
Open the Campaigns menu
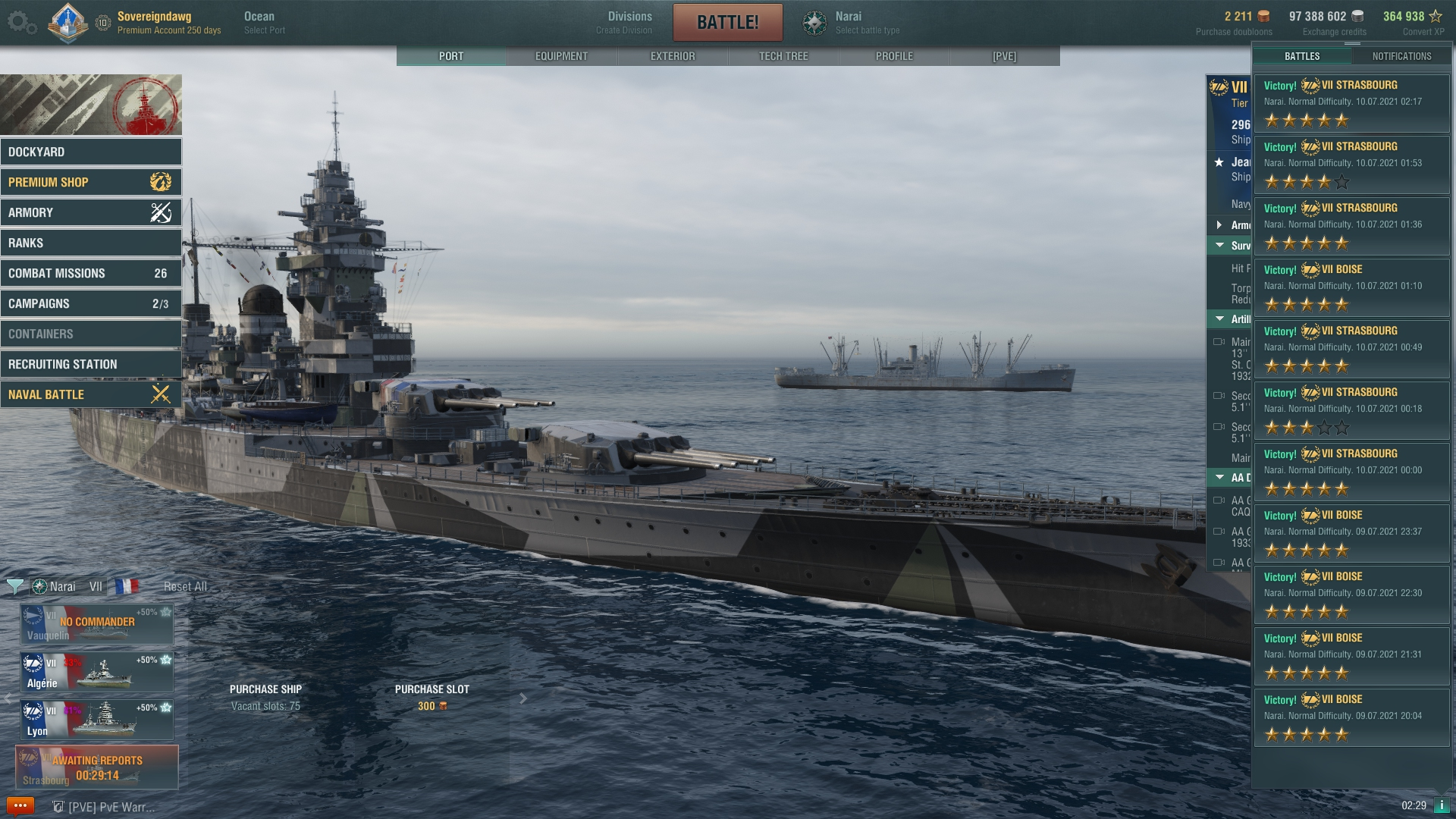[x=91, y=303]
